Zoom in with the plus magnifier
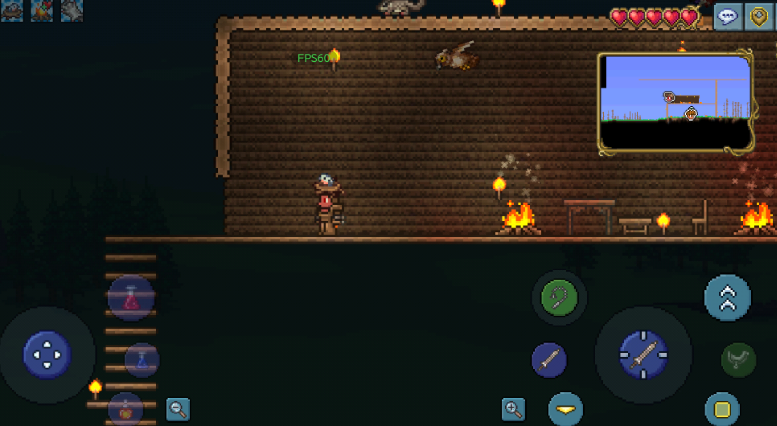This screenshot has width=777, height=426. (x=514, y=409)
